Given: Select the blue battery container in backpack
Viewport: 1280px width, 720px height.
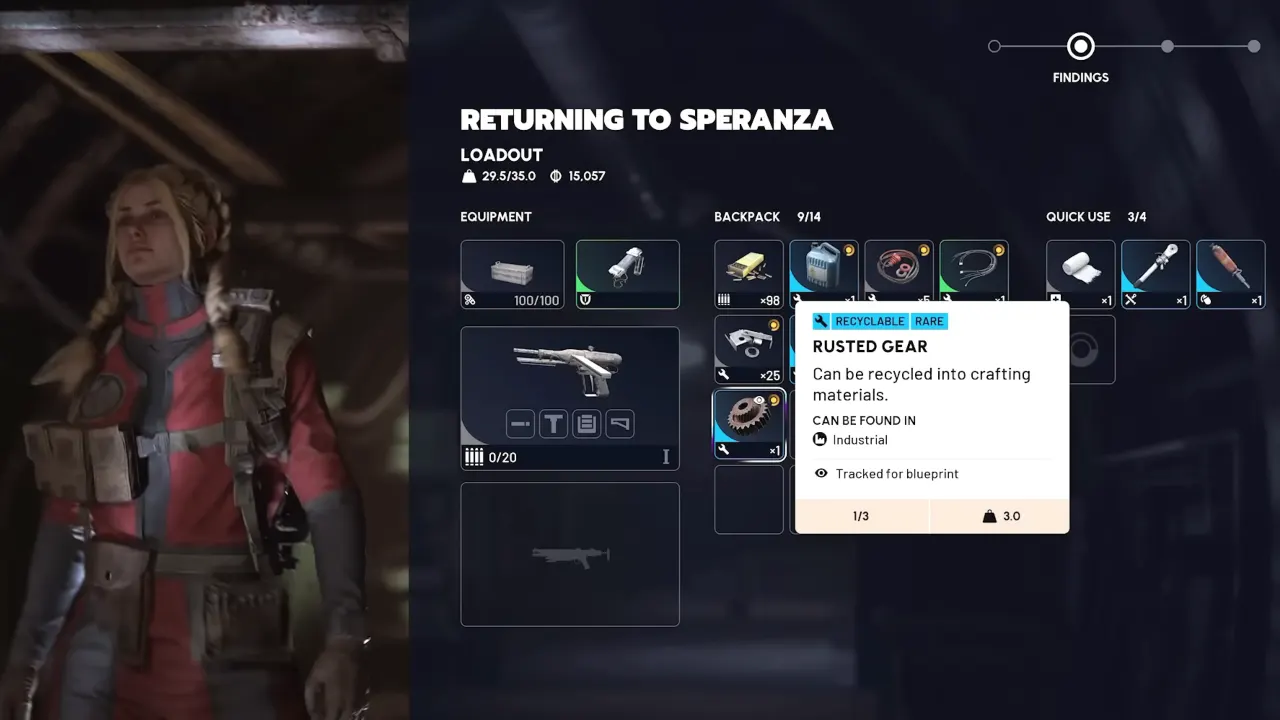Looking at the screenshot, I should pyautogui.click(x=823, y=273).
